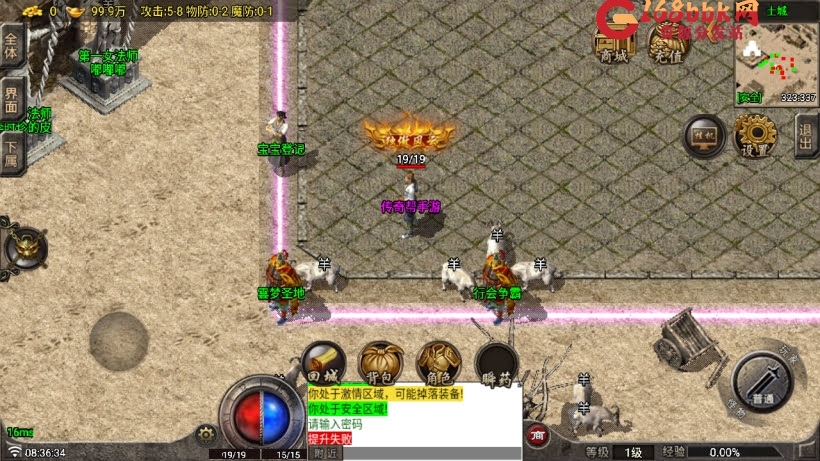Tap the small gear beside the health orb
Viewport: 820px width, 461px height.
click(x=207, y=434)
